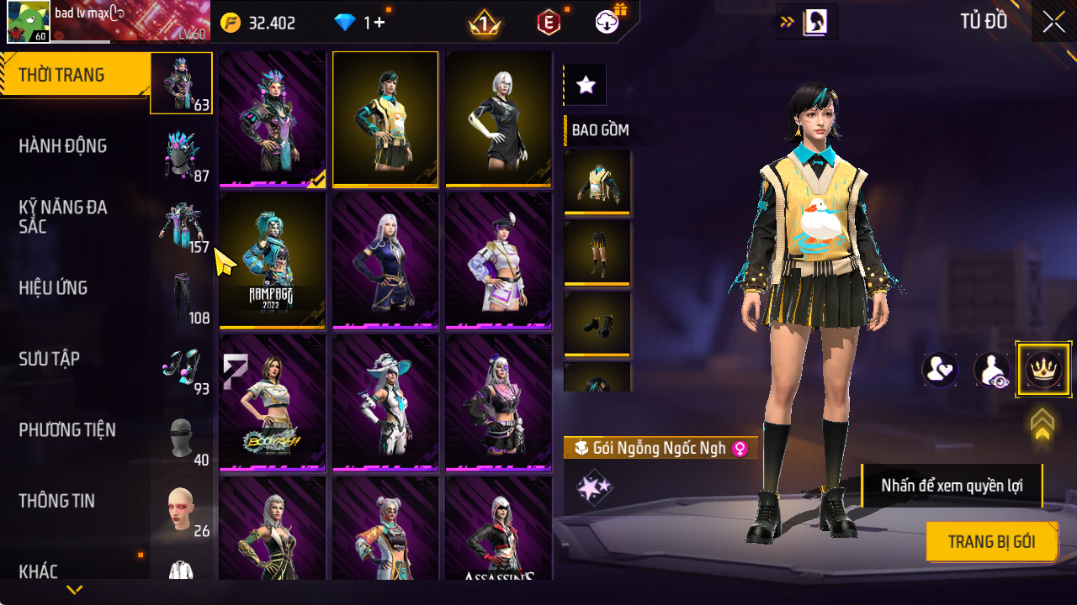Pick the Booyah crop top outfit
1077x605 pixels.
[272, 401]
